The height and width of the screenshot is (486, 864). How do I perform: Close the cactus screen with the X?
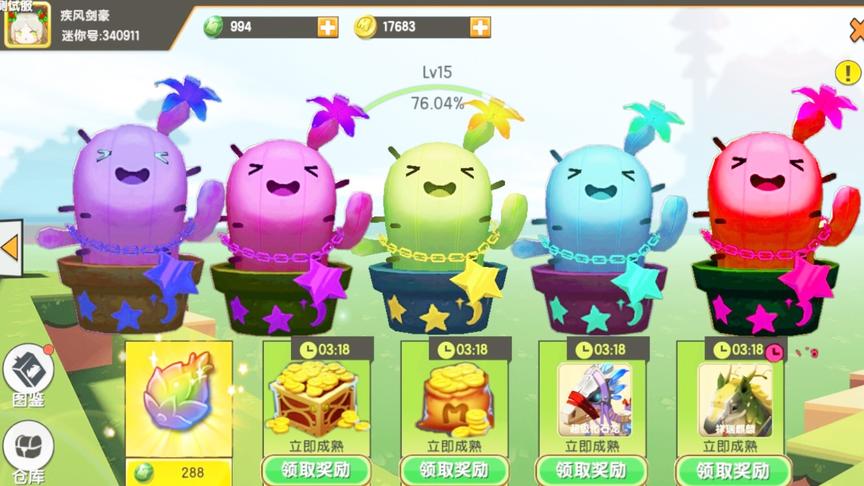[x=857, y=32]
